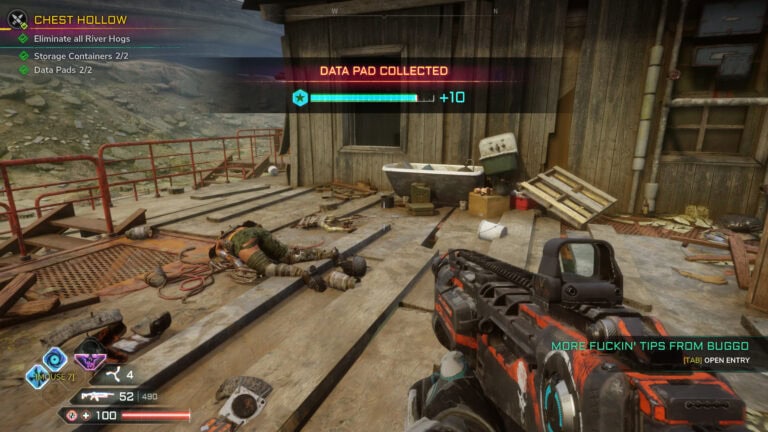The image size is (768, 432).
Task: Click the Data Pad Collected notification banner
Action: tap(383, 71)
